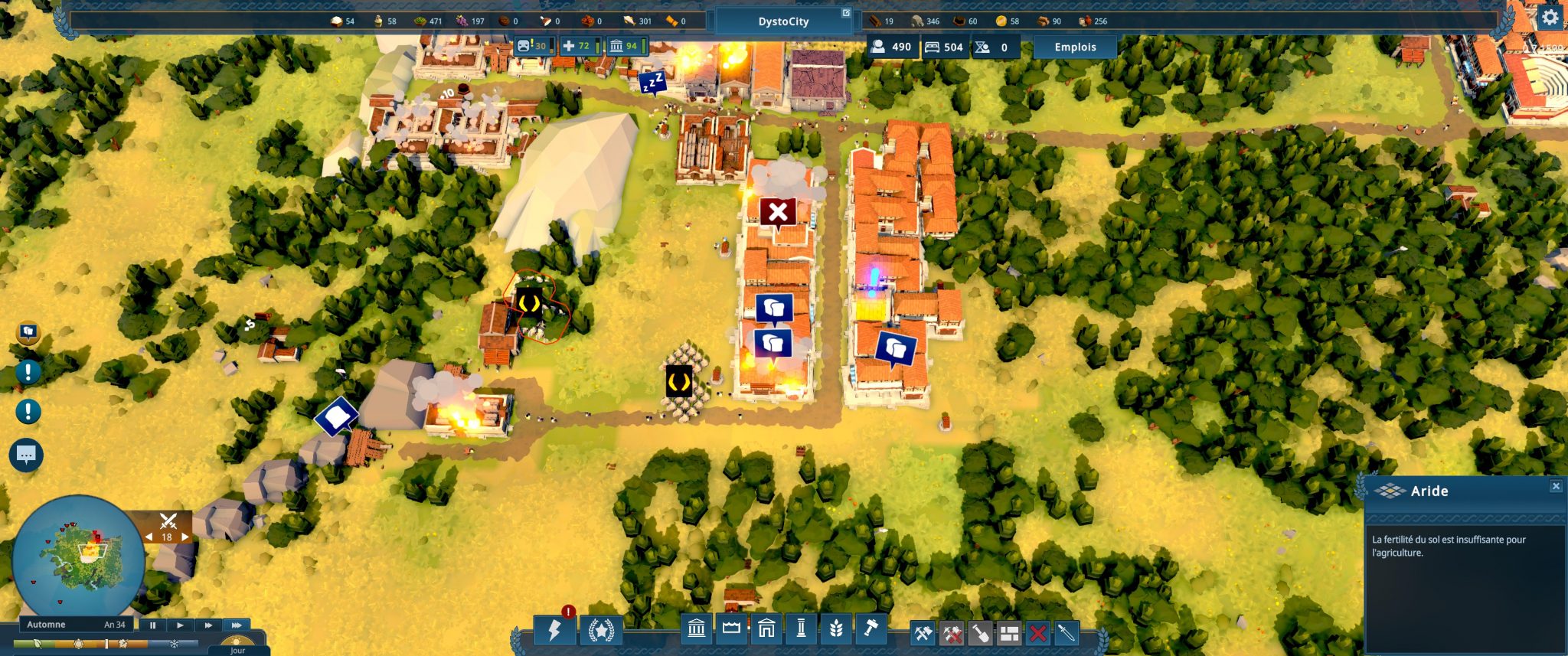This screenshot has height=656, width=1568.
Task: Click the DystoCity city name banner
Action: coord(783,21)
